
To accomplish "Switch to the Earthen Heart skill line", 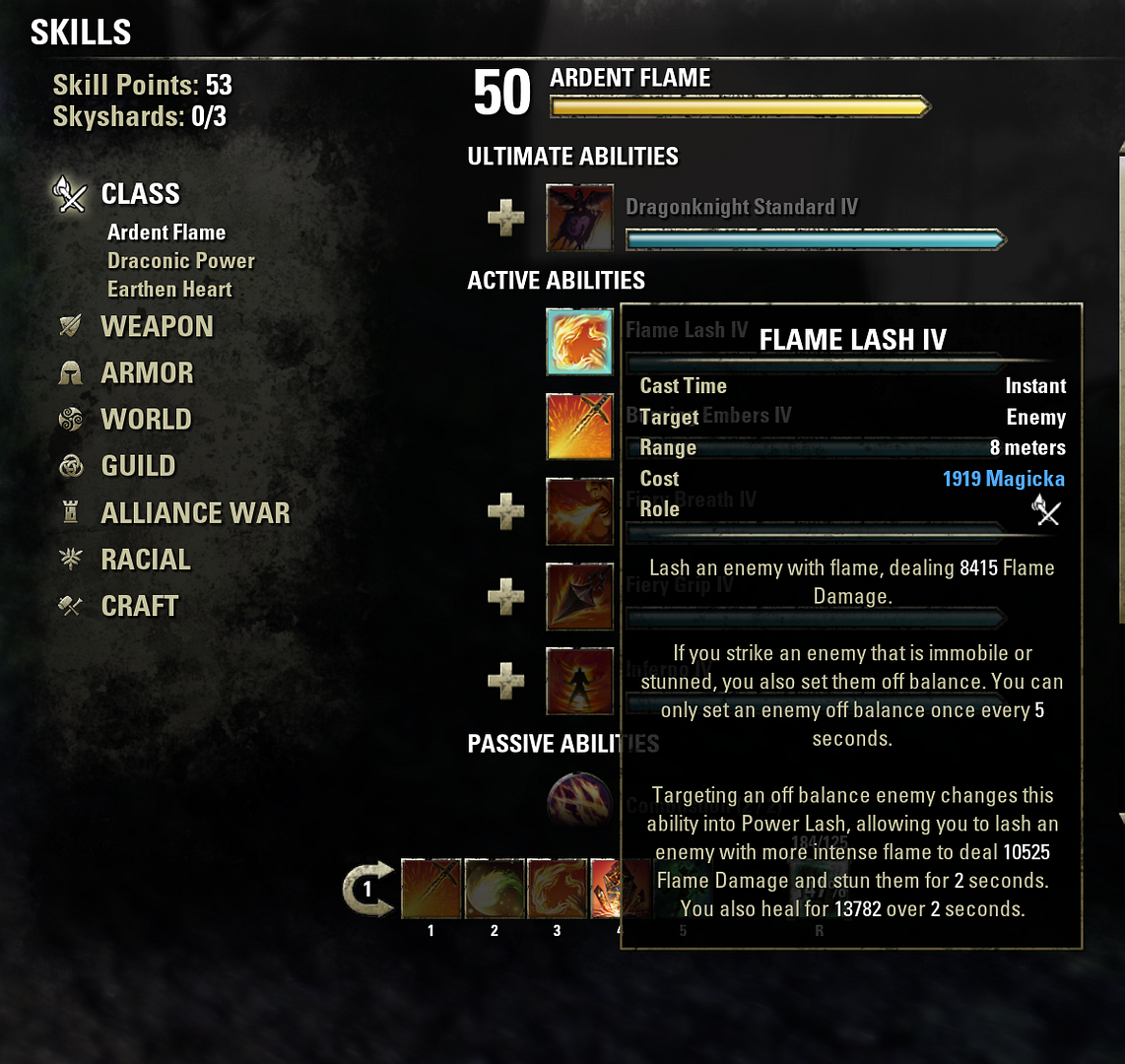I will pos(169,290).
